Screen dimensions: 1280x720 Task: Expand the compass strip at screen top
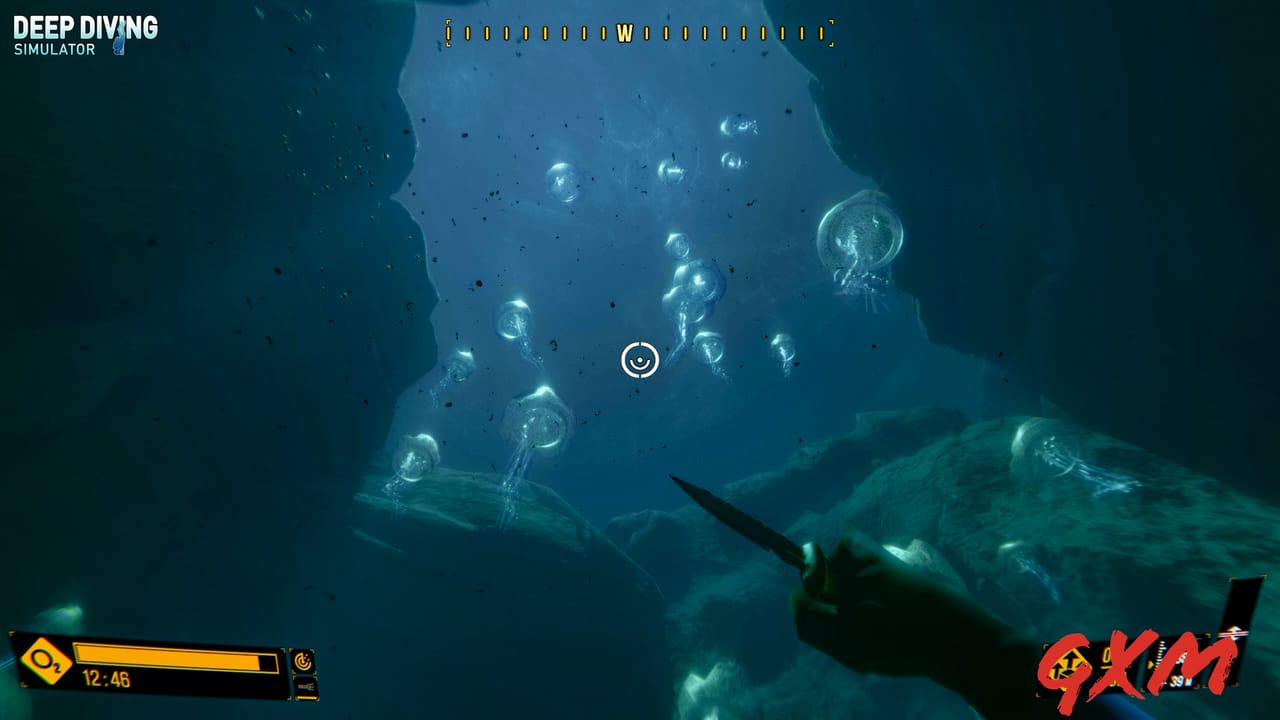coord(639,31)
